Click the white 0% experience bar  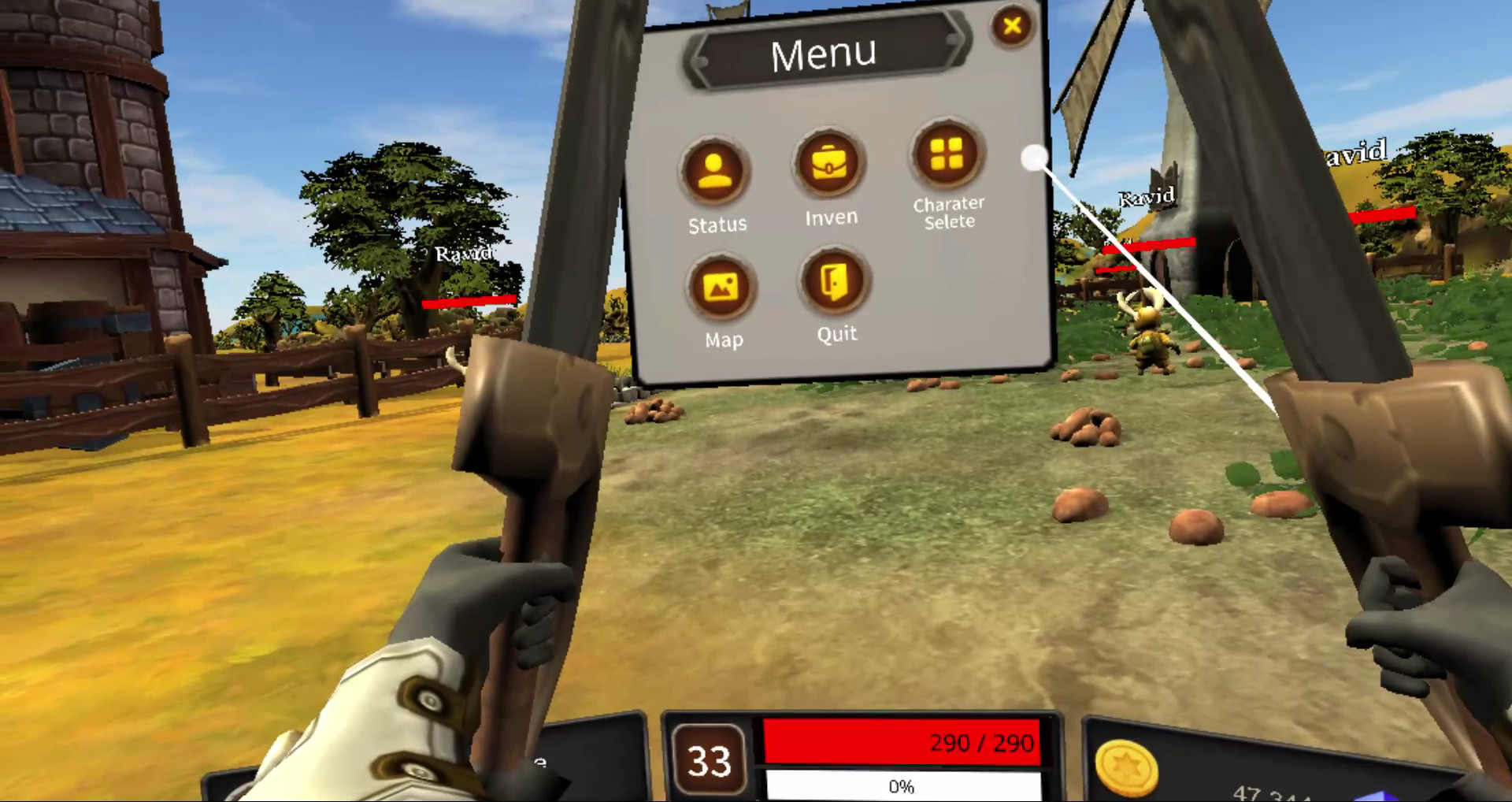(x=902, y=785)
